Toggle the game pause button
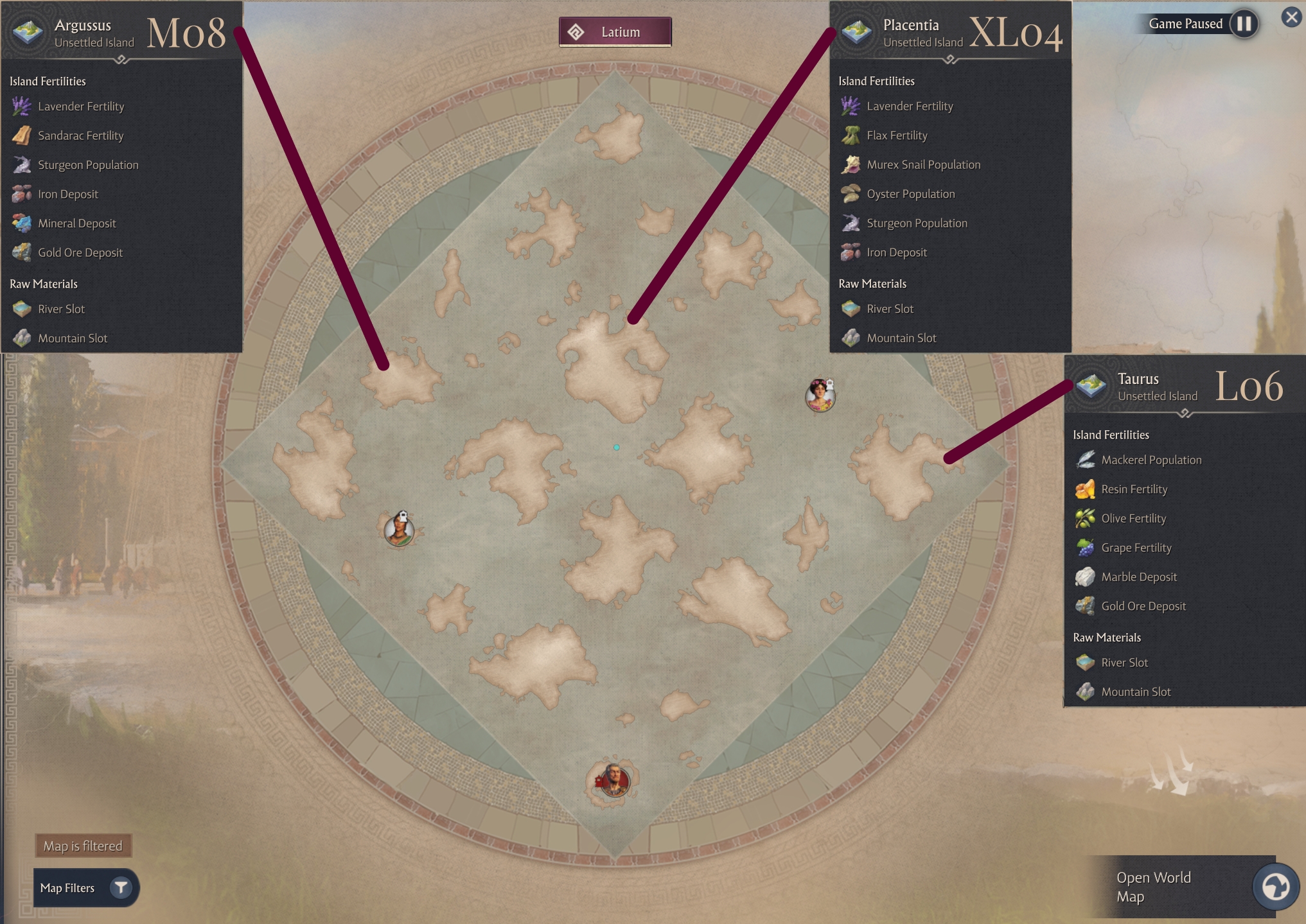The image size is (1306, 924). tap(1244, 24)
